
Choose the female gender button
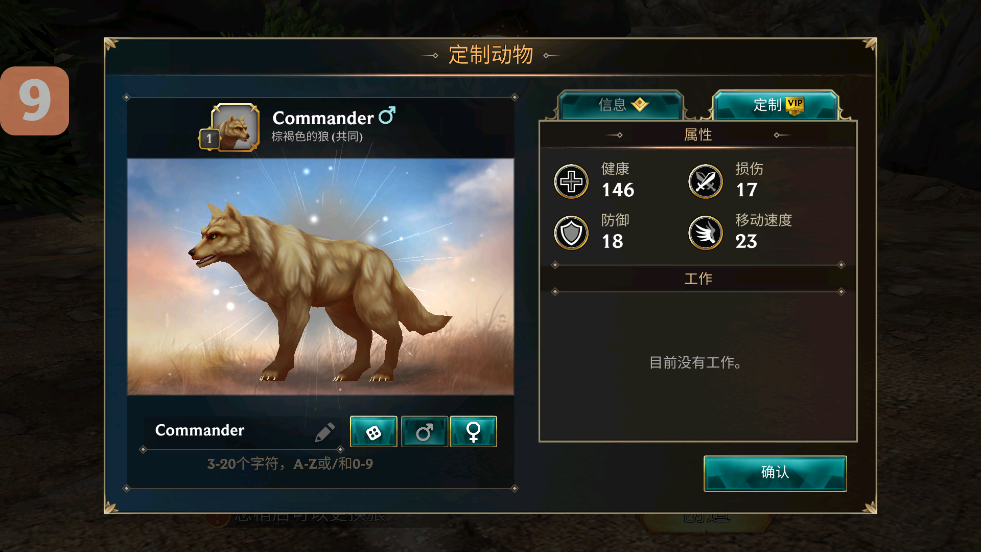pyautogui.click(x=473, y=432)
